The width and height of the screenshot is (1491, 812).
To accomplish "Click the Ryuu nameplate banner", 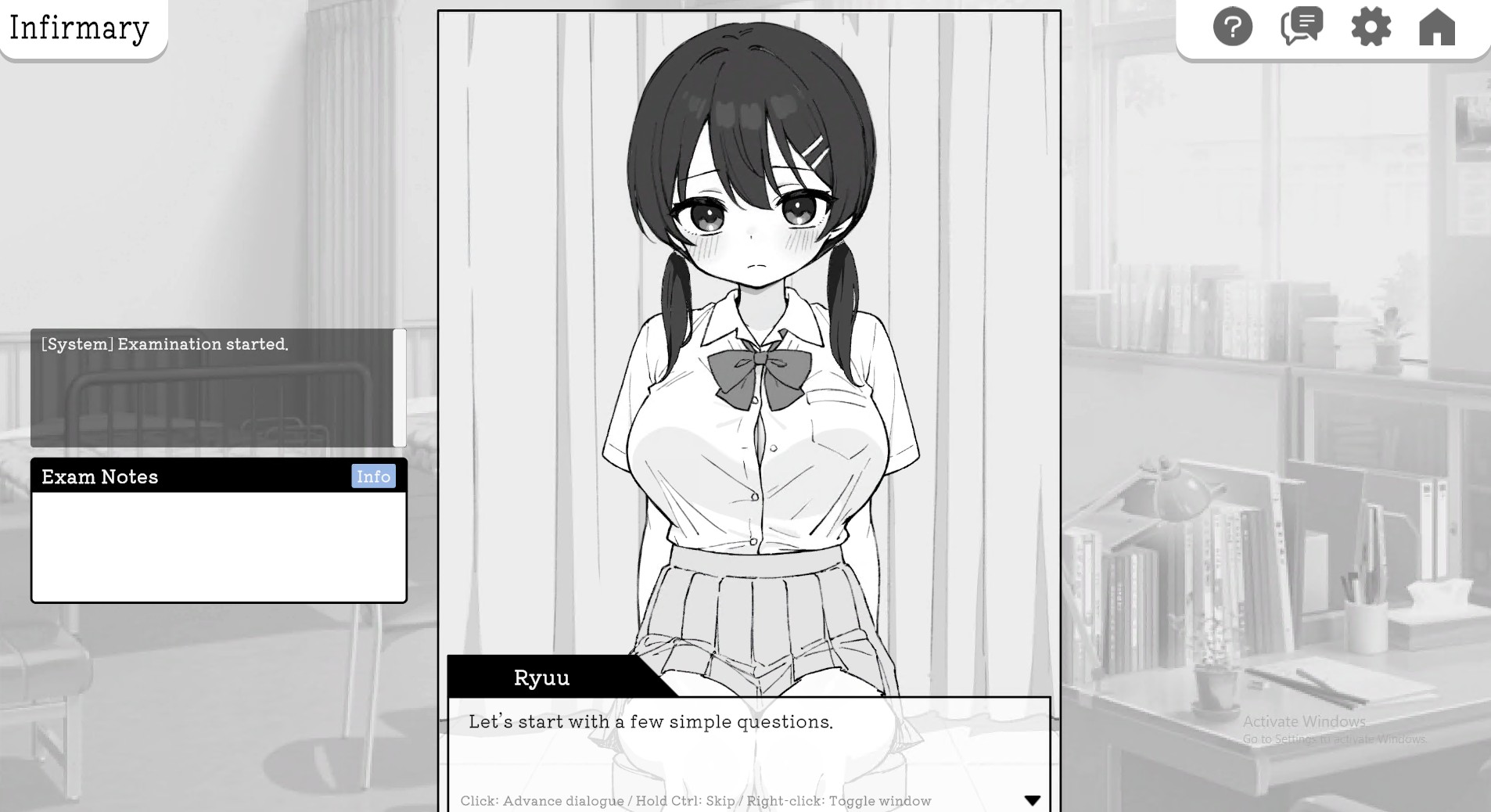I will (541, 677).
